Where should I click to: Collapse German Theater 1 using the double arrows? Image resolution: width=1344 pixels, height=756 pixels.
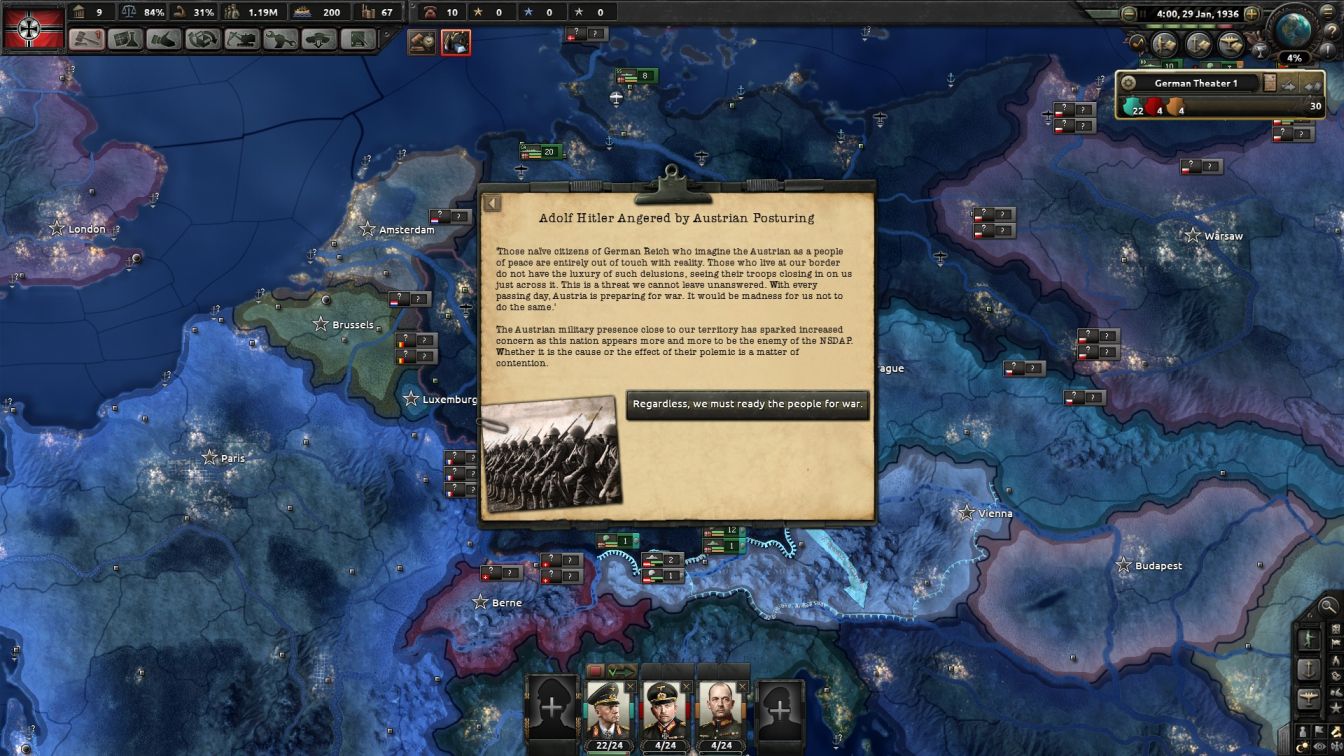pos(1313,84)
